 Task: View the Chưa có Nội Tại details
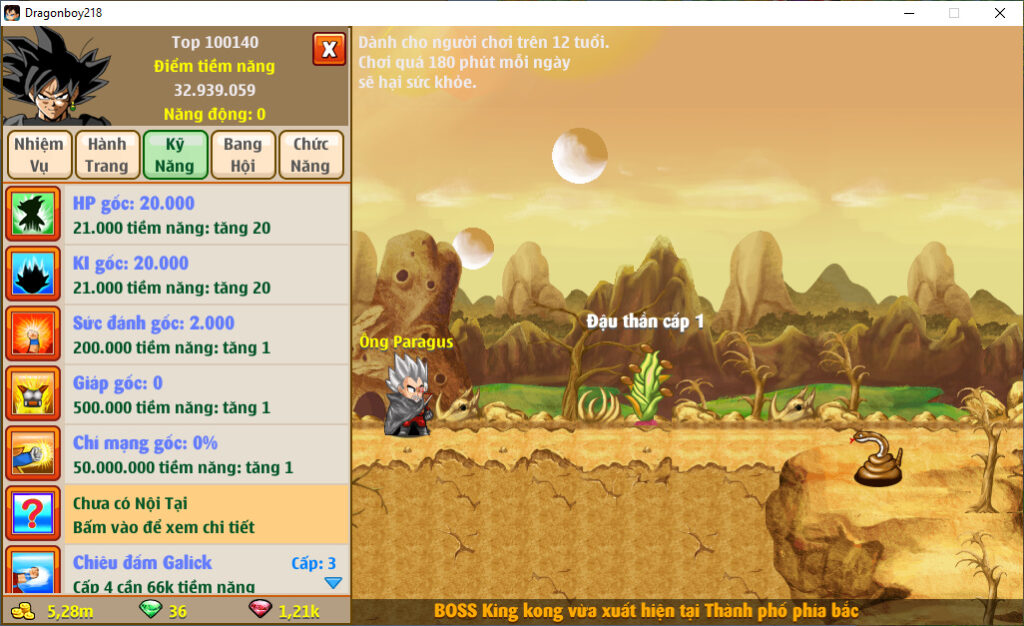pos(176,515)
